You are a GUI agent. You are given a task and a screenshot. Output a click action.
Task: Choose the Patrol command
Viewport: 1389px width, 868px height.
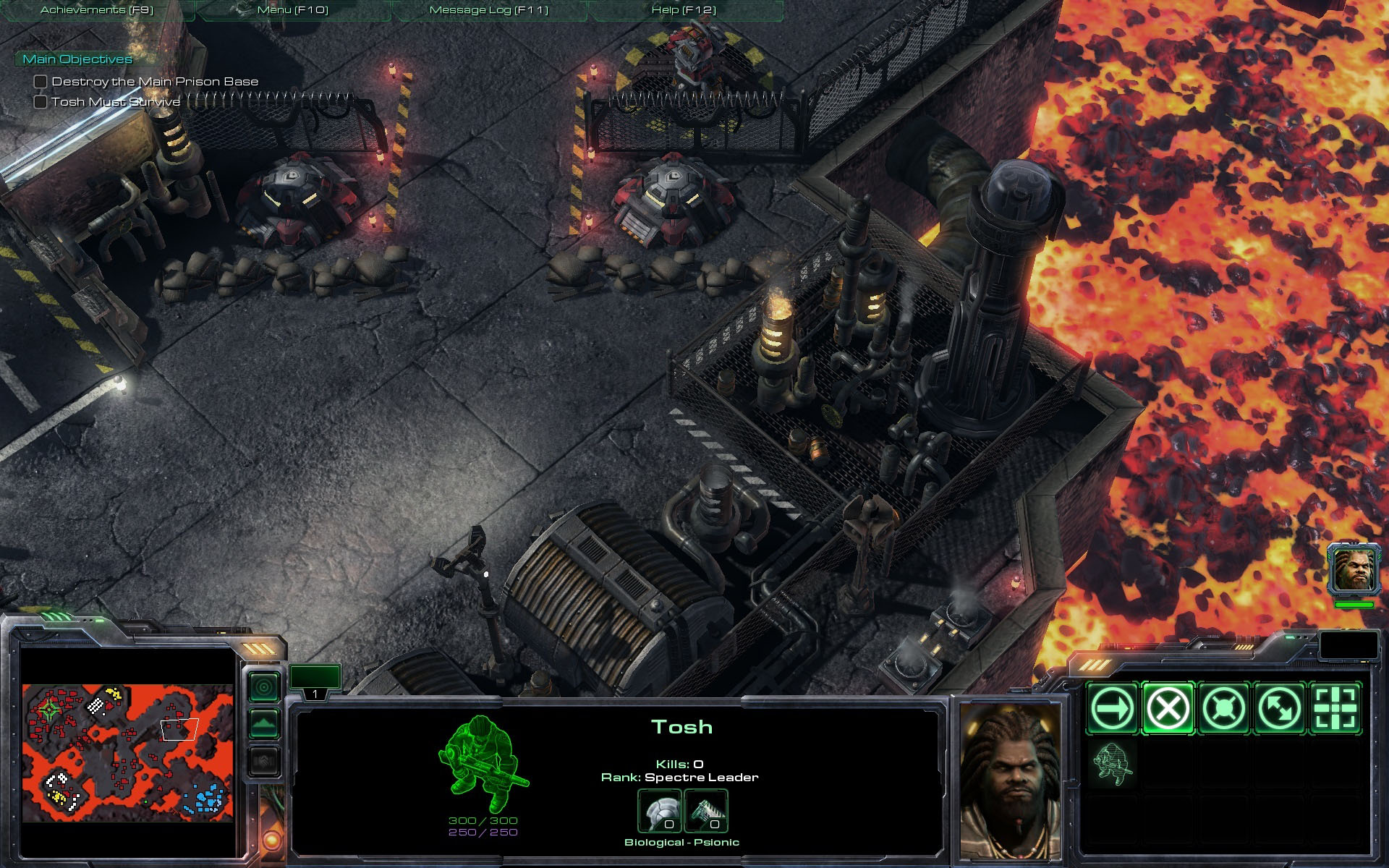(x=1279, y=708)
